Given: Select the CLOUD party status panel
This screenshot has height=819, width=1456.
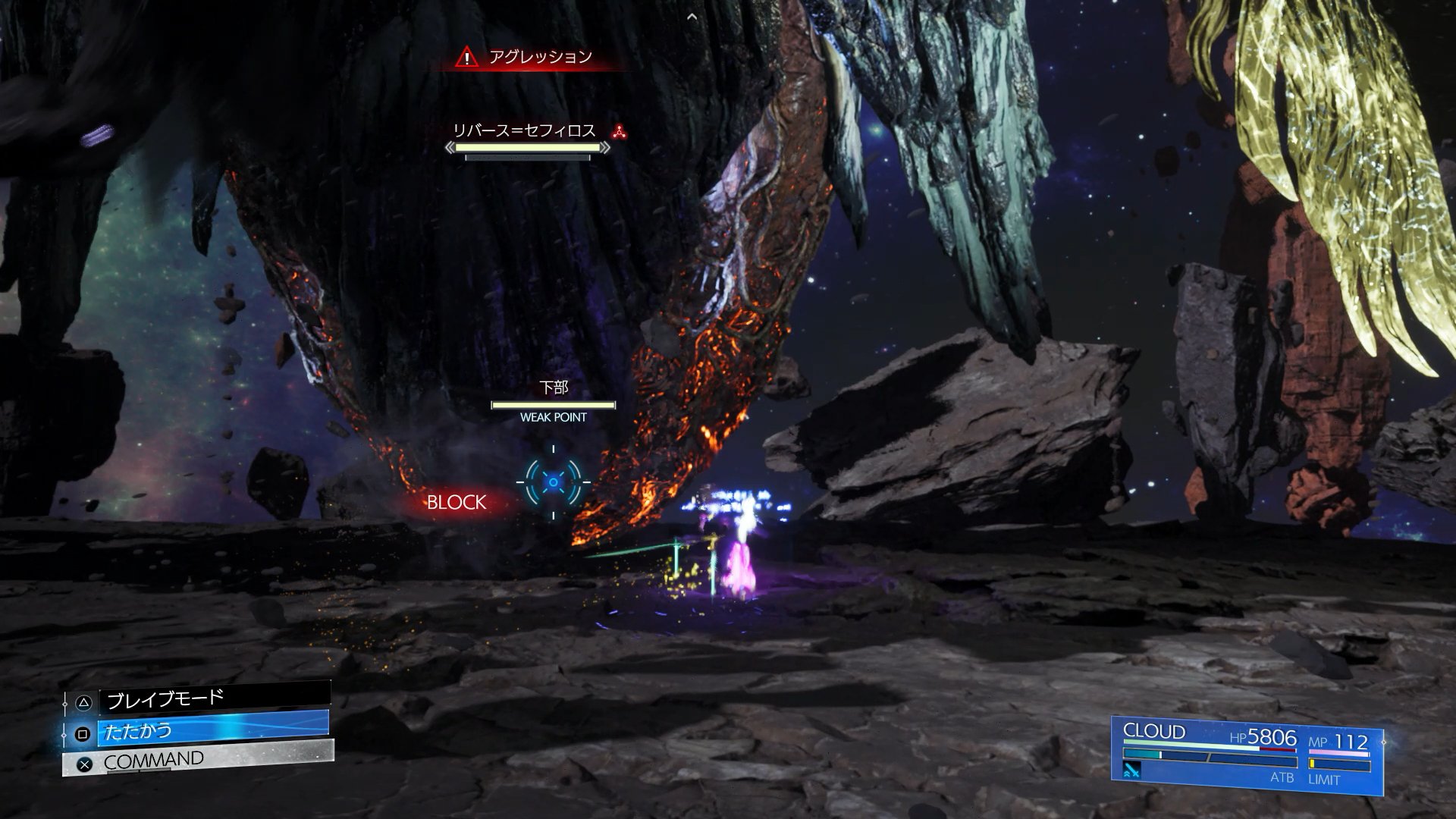Looking at the screenshot, I should point(1247,755).
